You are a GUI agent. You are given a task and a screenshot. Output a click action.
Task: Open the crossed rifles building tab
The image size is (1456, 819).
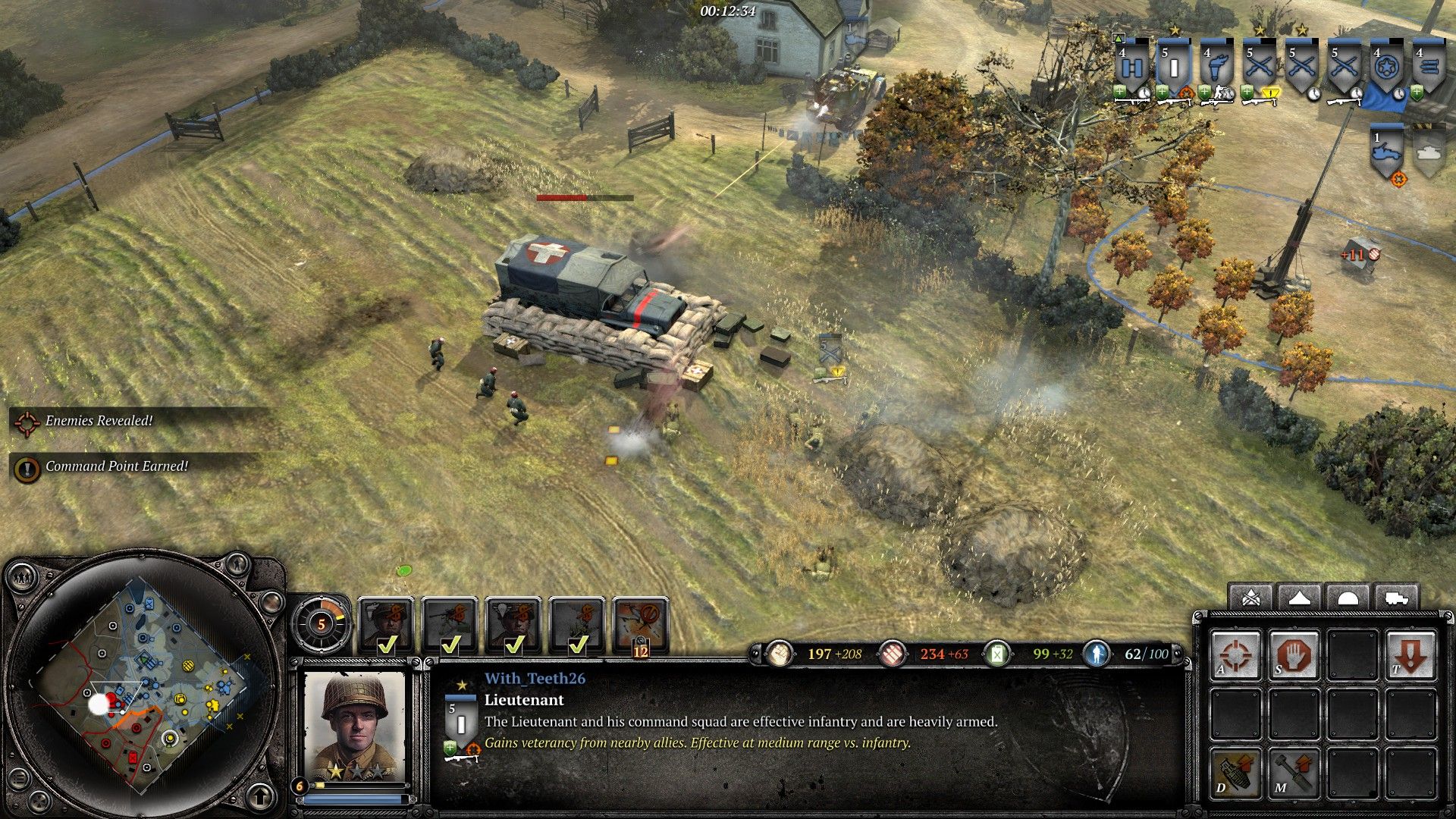[x=1251, y=598]
